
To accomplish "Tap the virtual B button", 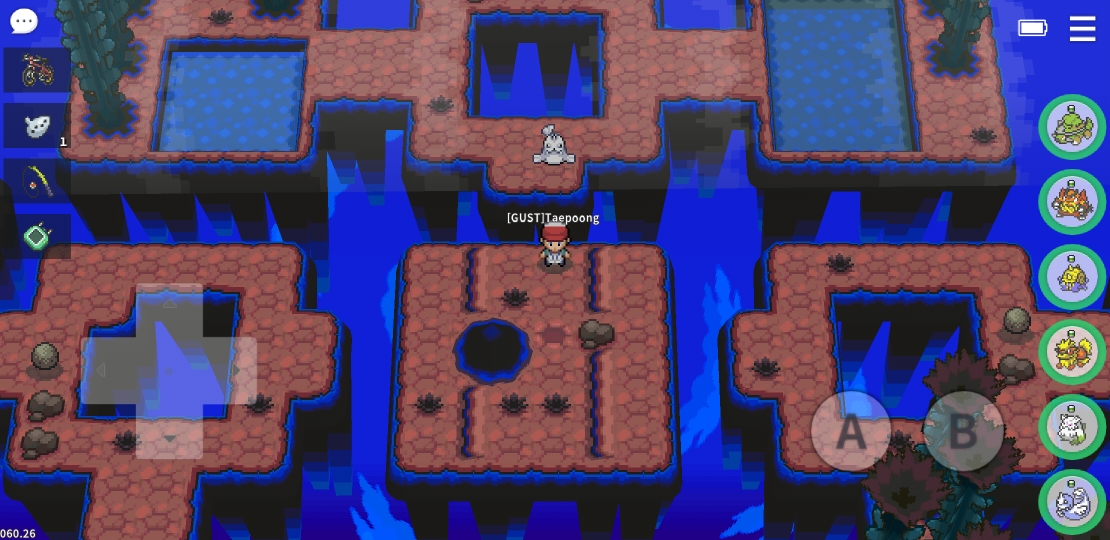I will point(962,431).
